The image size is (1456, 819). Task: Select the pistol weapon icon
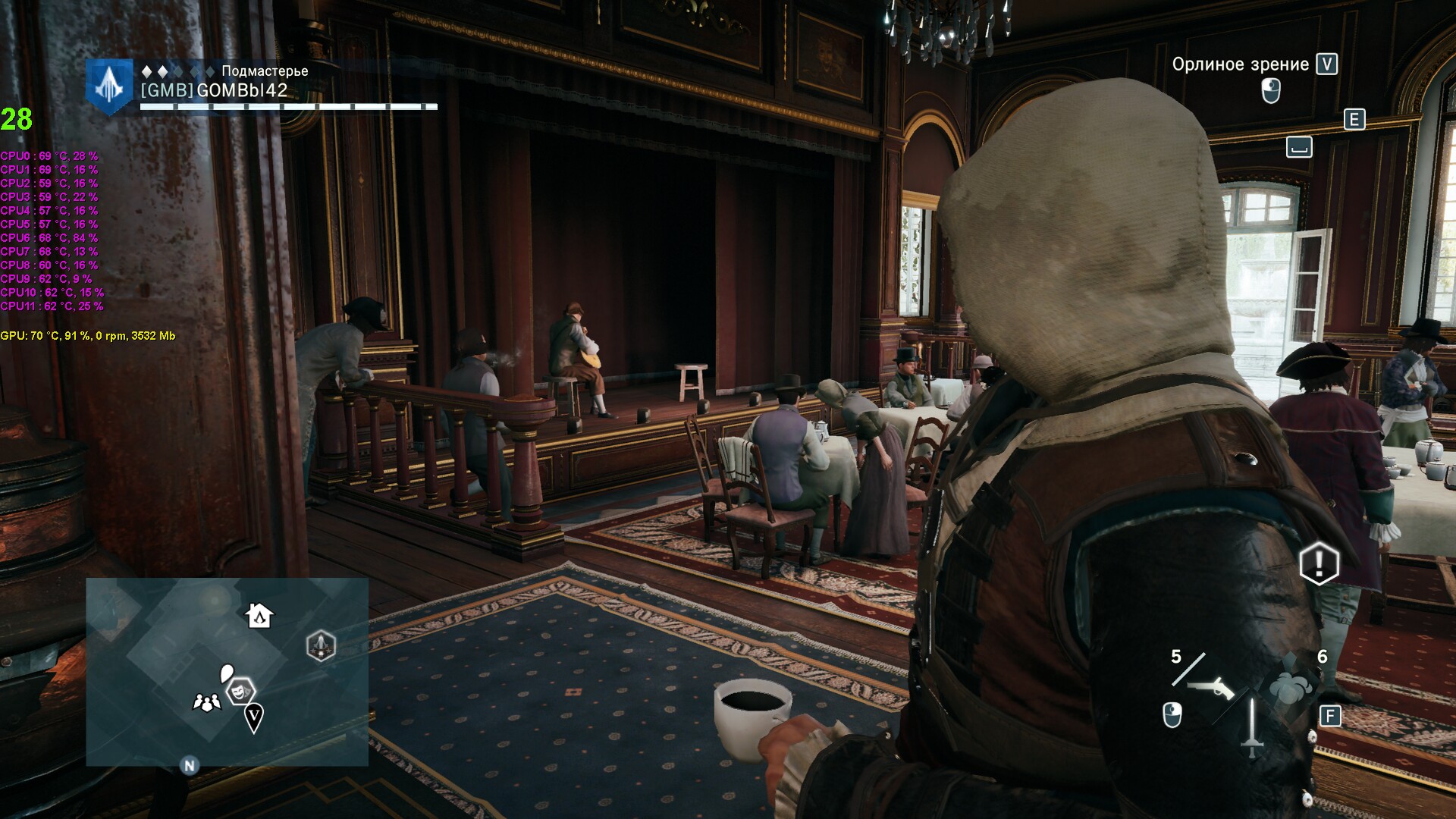[1211, 688]
